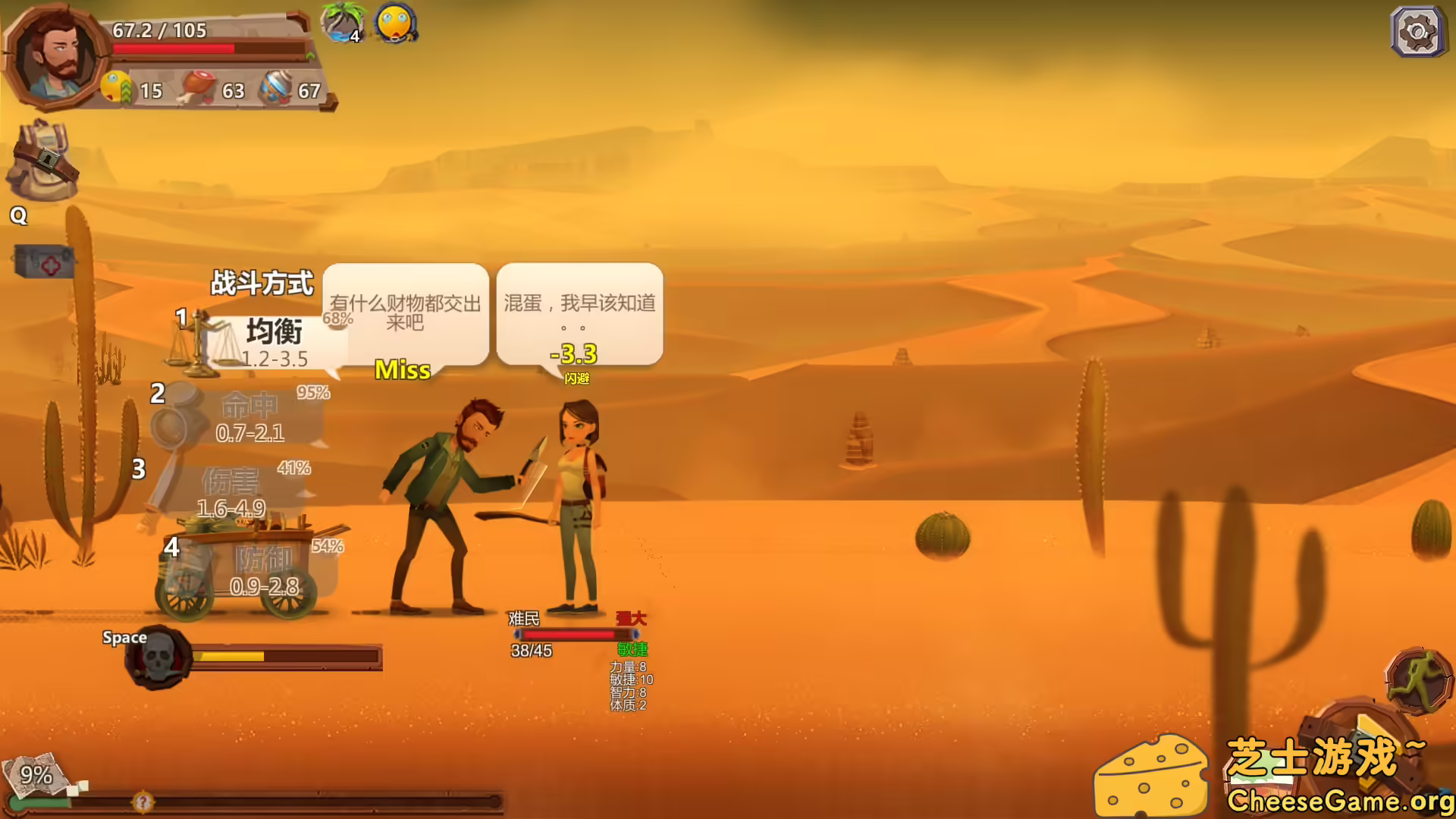Click the meat ration icon in the resource bar
This screenshot has width=1456, height=819.
pyautogui.click(x=195, y=86)
